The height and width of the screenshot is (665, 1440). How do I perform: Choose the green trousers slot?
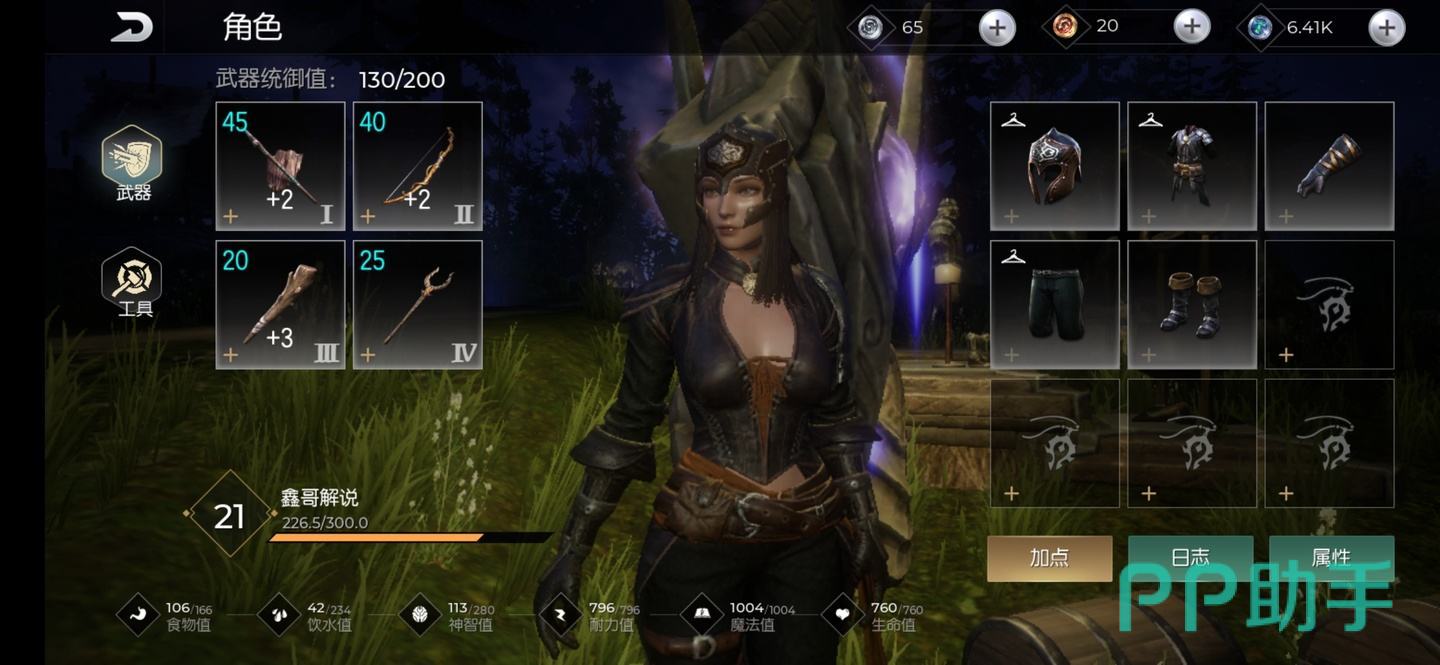1054,304
